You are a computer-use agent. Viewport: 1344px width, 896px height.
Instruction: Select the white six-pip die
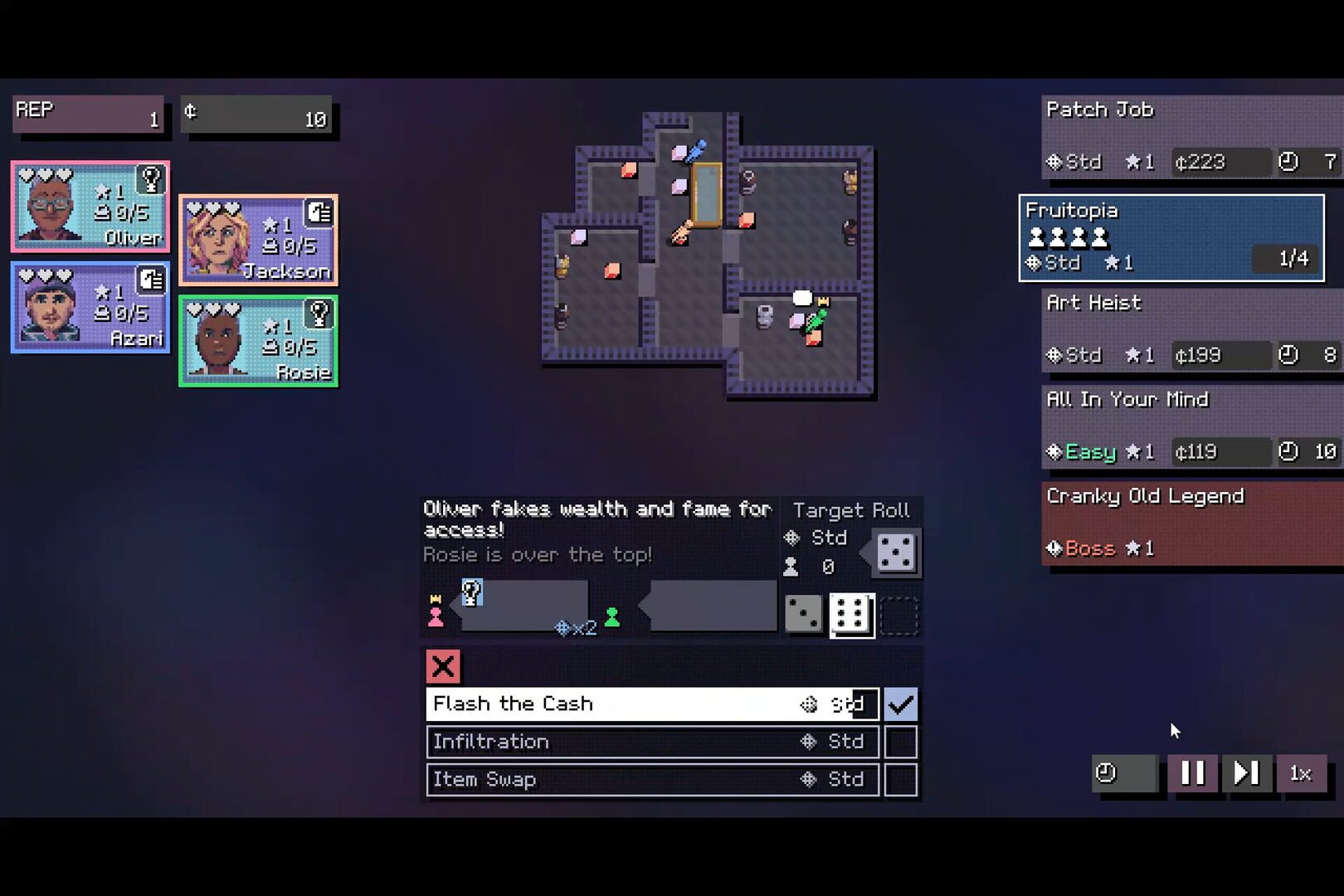851,614
